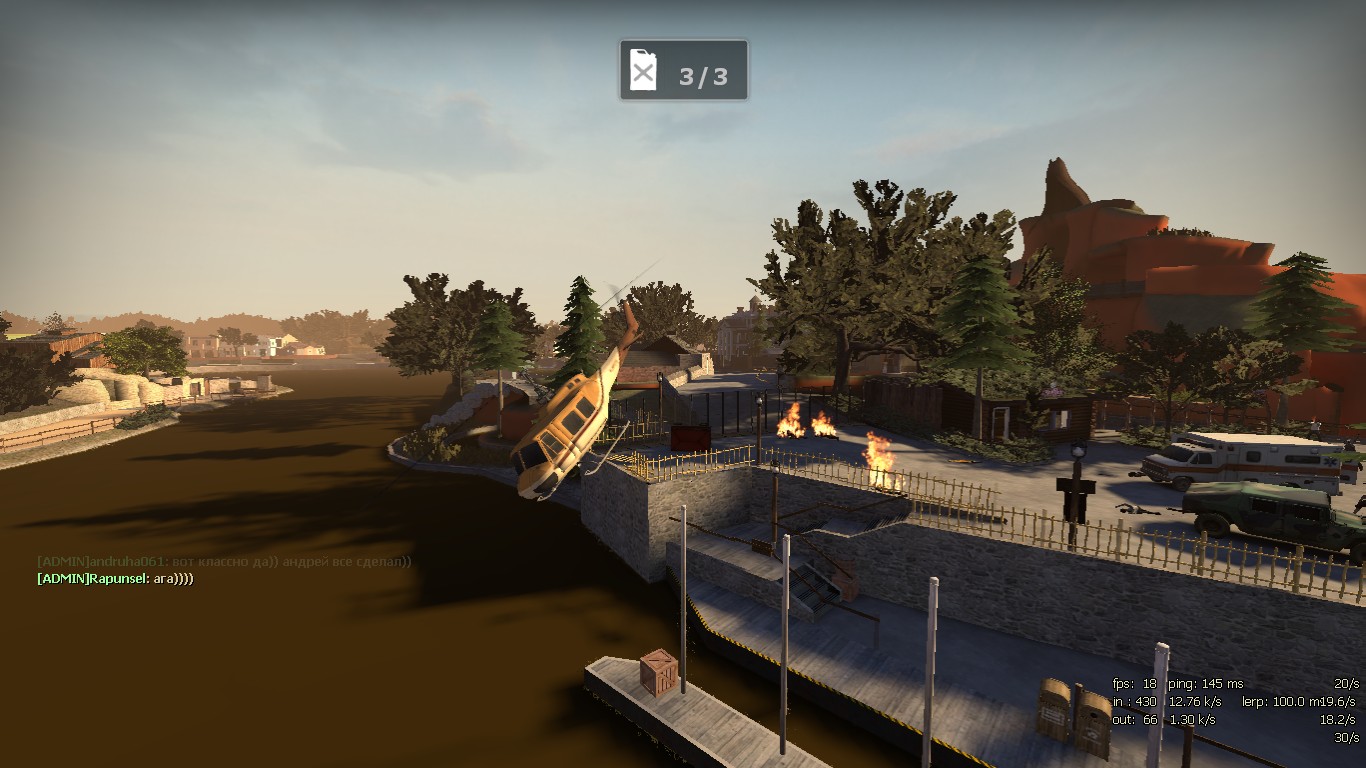Click the gas can objective tracker icon

click(644, 71)
